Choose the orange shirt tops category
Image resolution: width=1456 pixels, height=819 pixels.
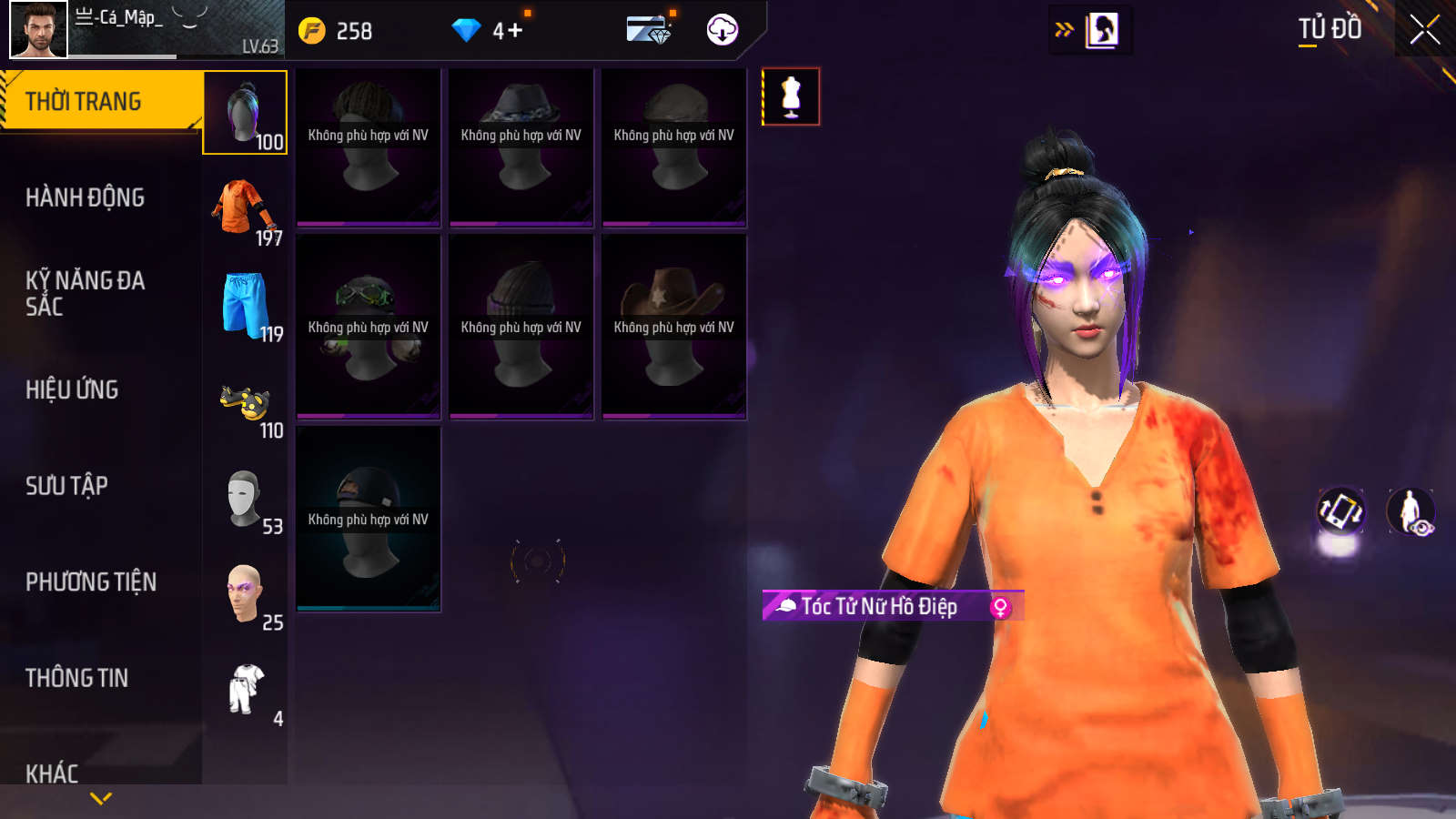tap(244, 209)
